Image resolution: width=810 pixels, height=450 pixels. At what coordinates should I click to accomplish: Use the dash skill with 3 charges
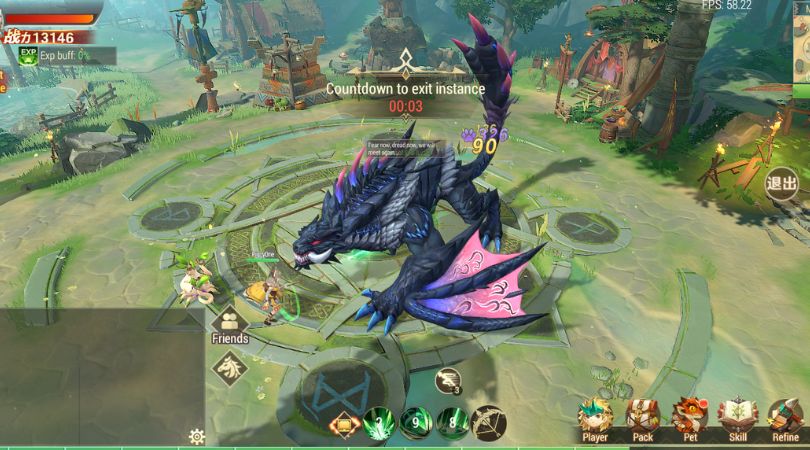pyautogui.click(x=448, y=381)
